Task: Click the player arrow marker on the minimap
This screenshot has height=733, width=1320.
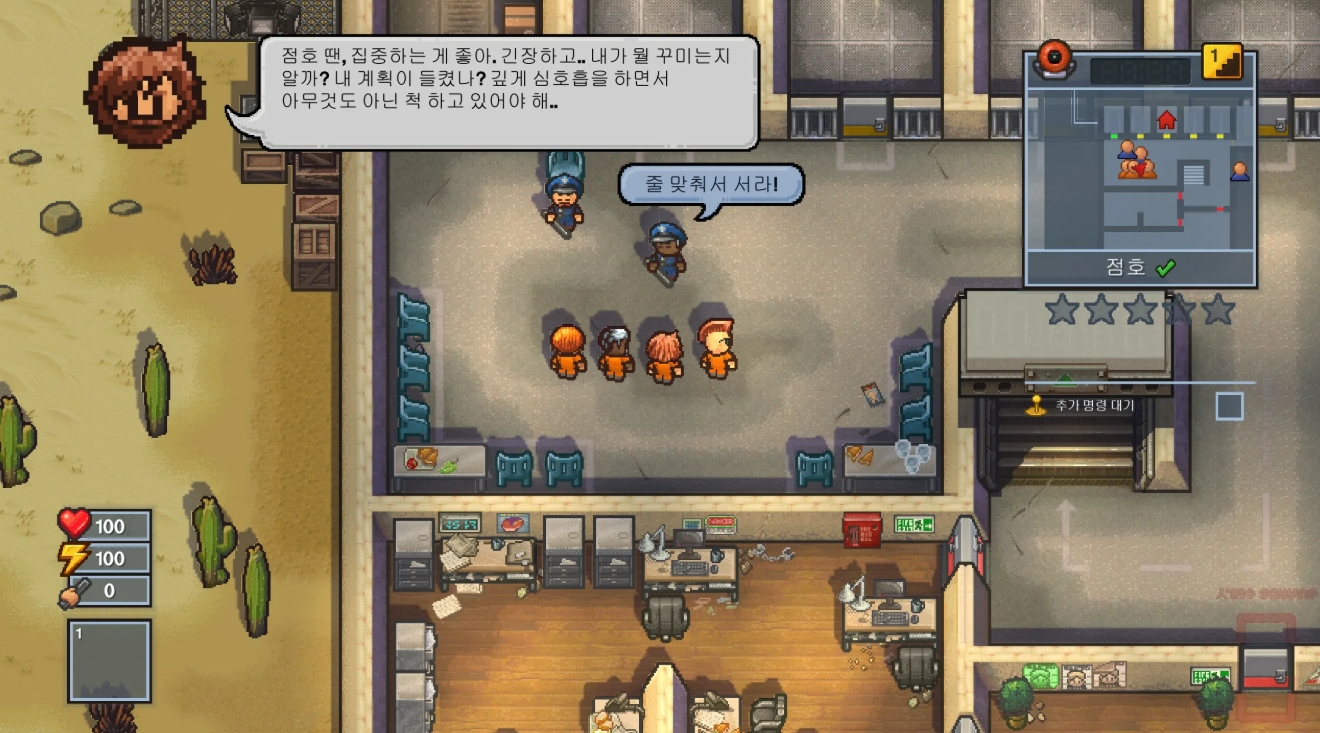Action: click(1141, 170)
